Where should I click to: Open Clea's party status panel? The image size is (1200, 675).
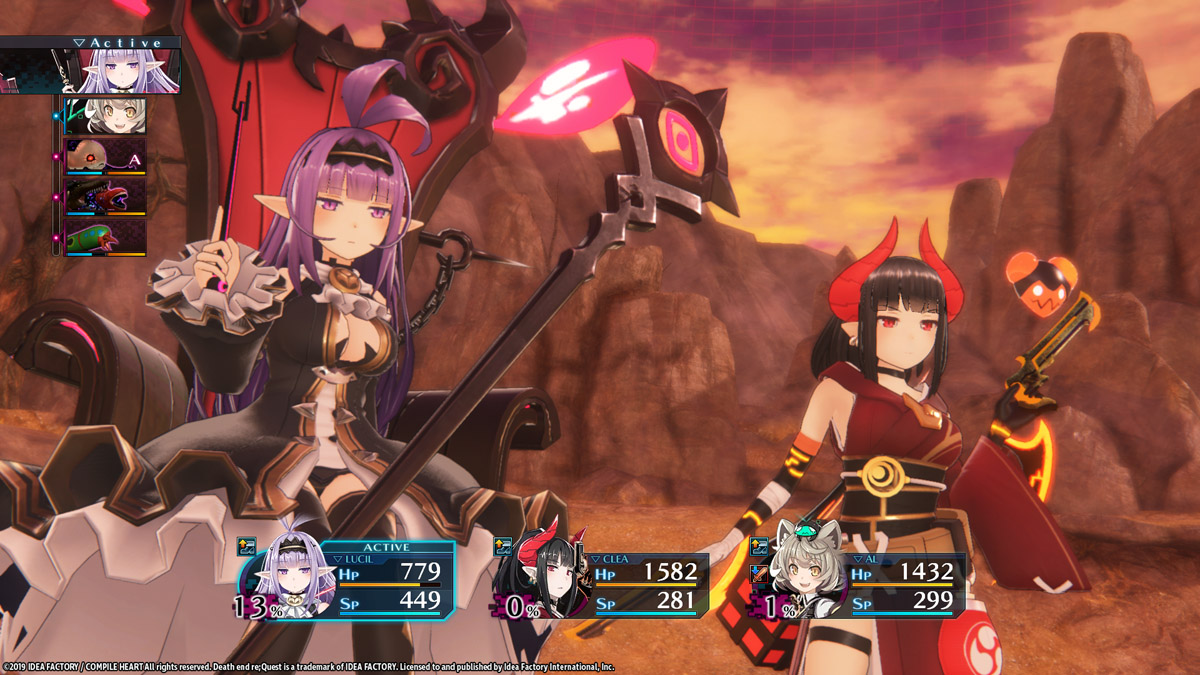pyautogui.click(x=648, y=585)
